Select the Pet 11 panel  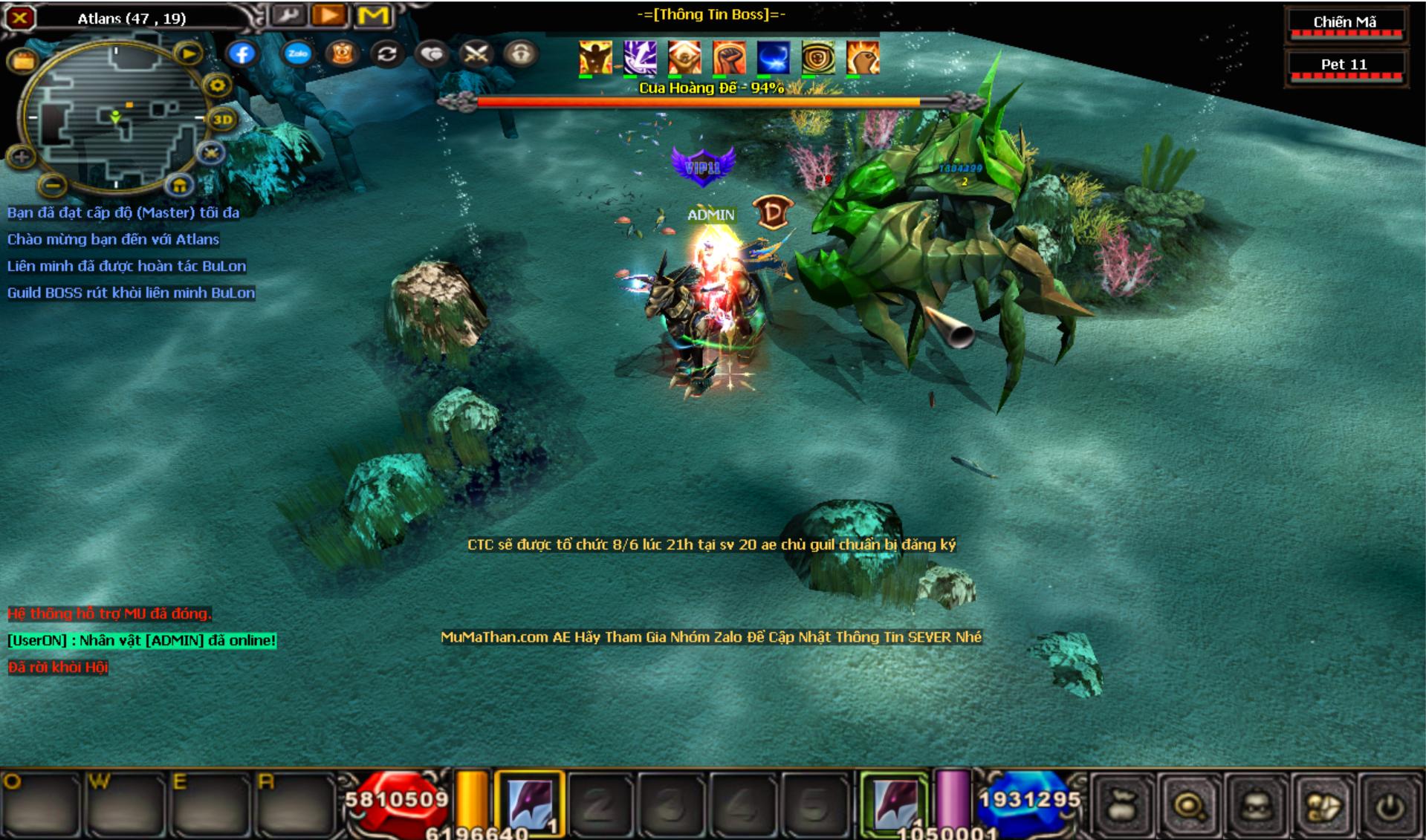click(1344, 65)
